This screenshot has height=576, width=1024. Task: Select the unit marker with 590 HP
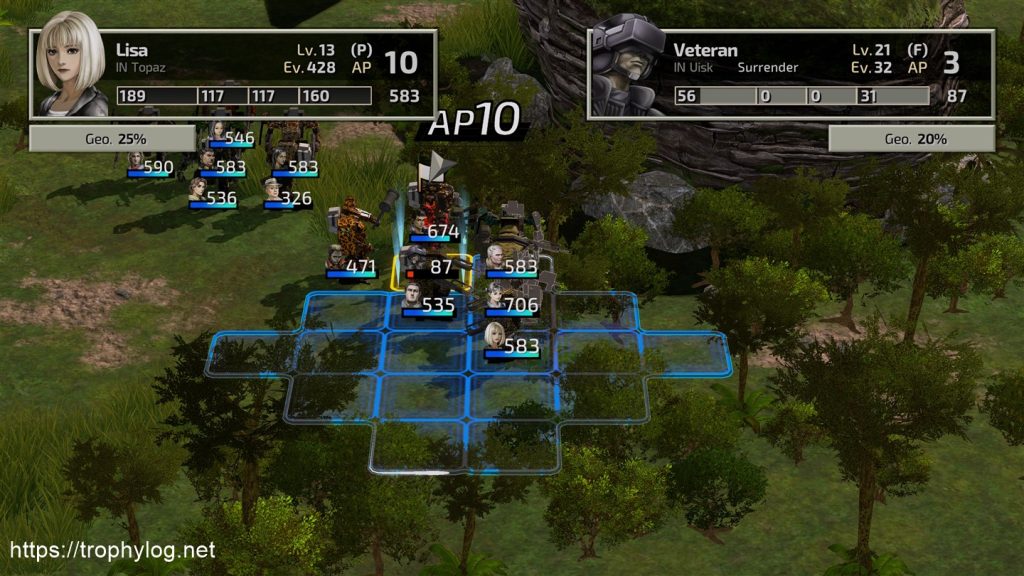click(x=150, y=166)
